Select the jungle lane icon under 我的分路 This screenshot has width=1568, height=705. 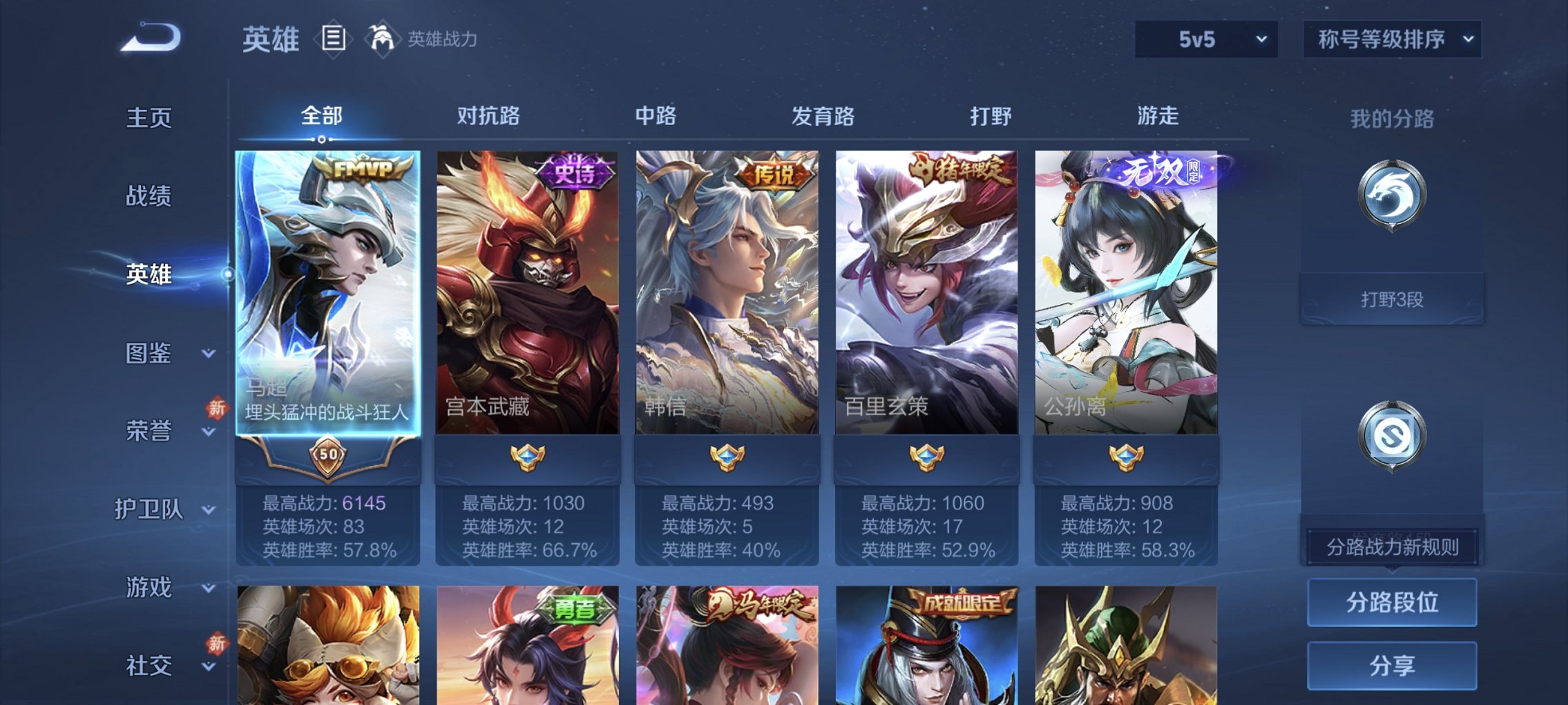[x=1391, y=198]
